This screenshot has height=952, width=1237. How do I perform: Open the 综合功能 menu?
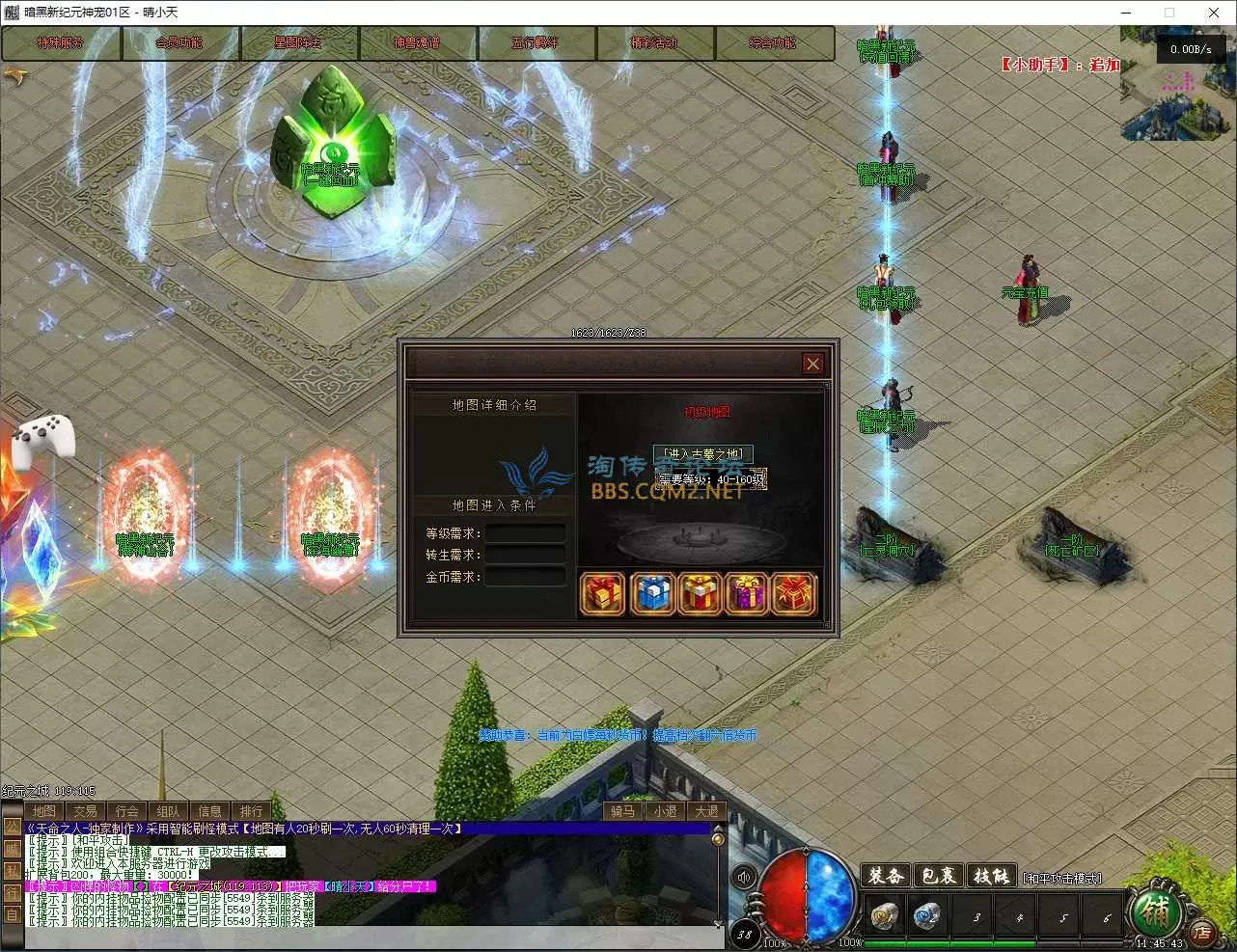[773, 43]
